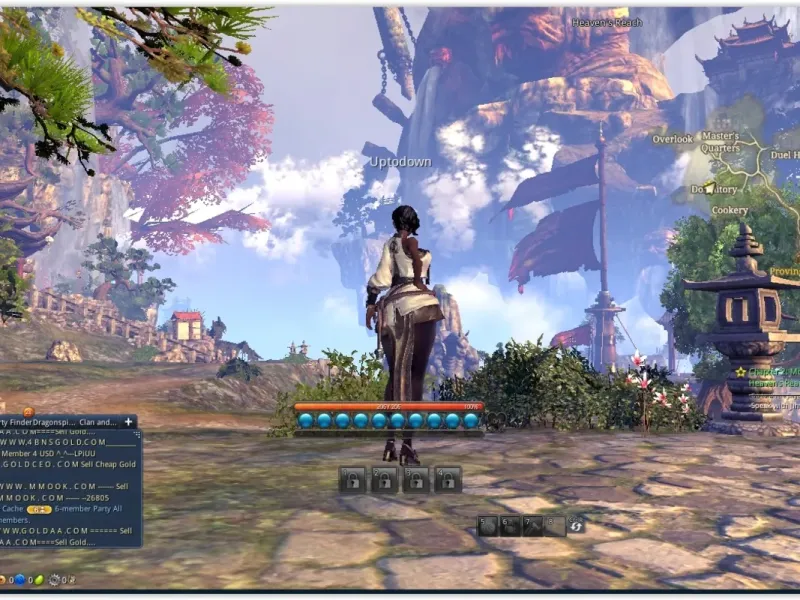Screen dimensions: 800x600
Task: Swap the quick slot bar with the cycle arrows
Action: point(576,525)
